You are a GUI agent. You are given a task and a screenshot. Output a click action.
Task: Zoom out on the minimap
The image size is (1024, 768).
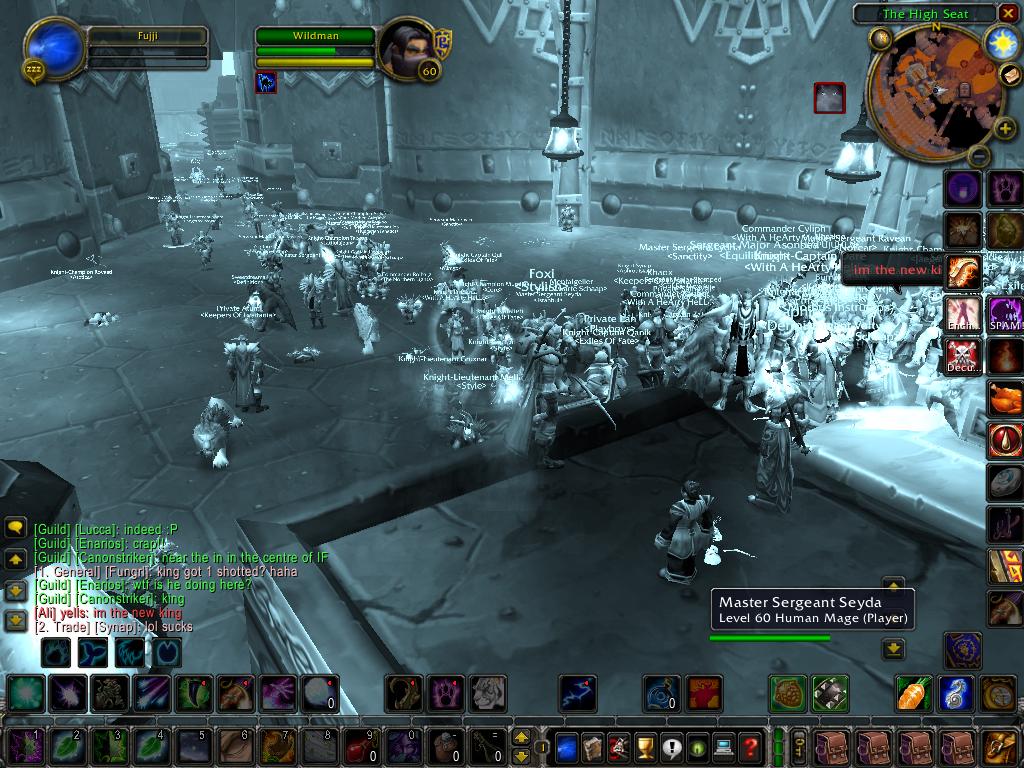(980, 156)
